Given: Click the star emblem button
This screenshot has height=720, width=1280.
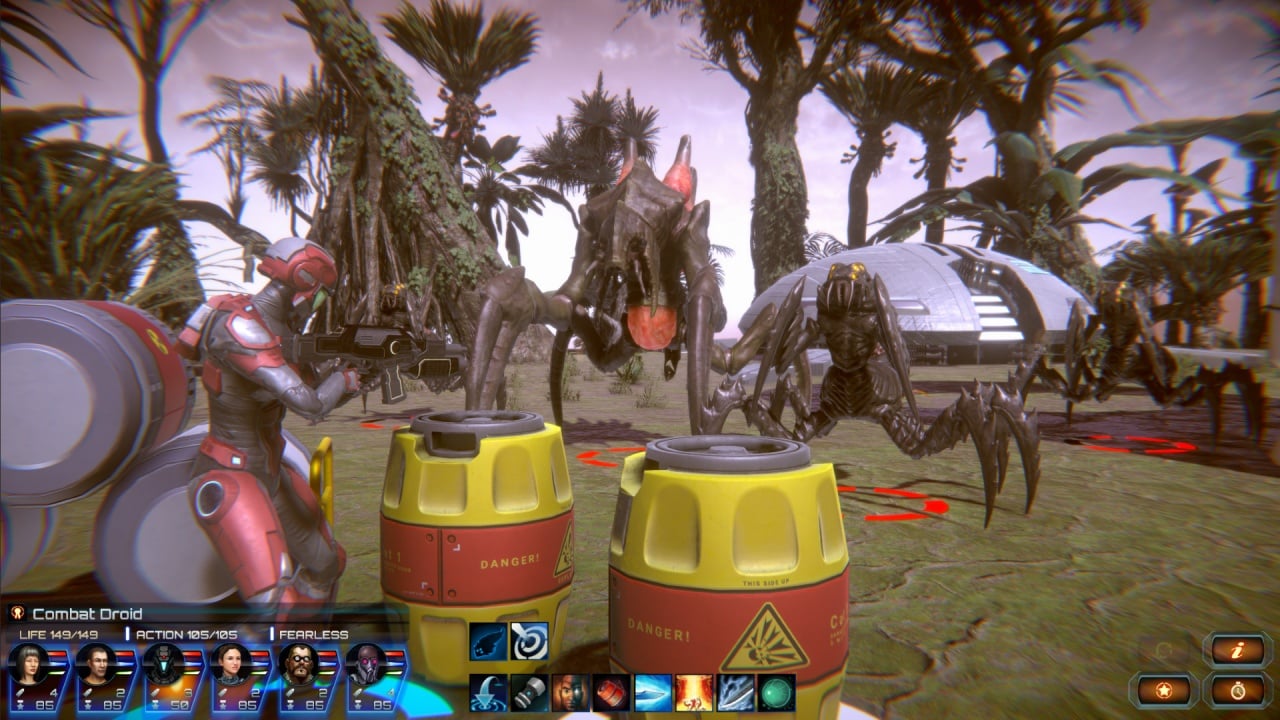Looking at the screenshot, I should point(1164,690).
